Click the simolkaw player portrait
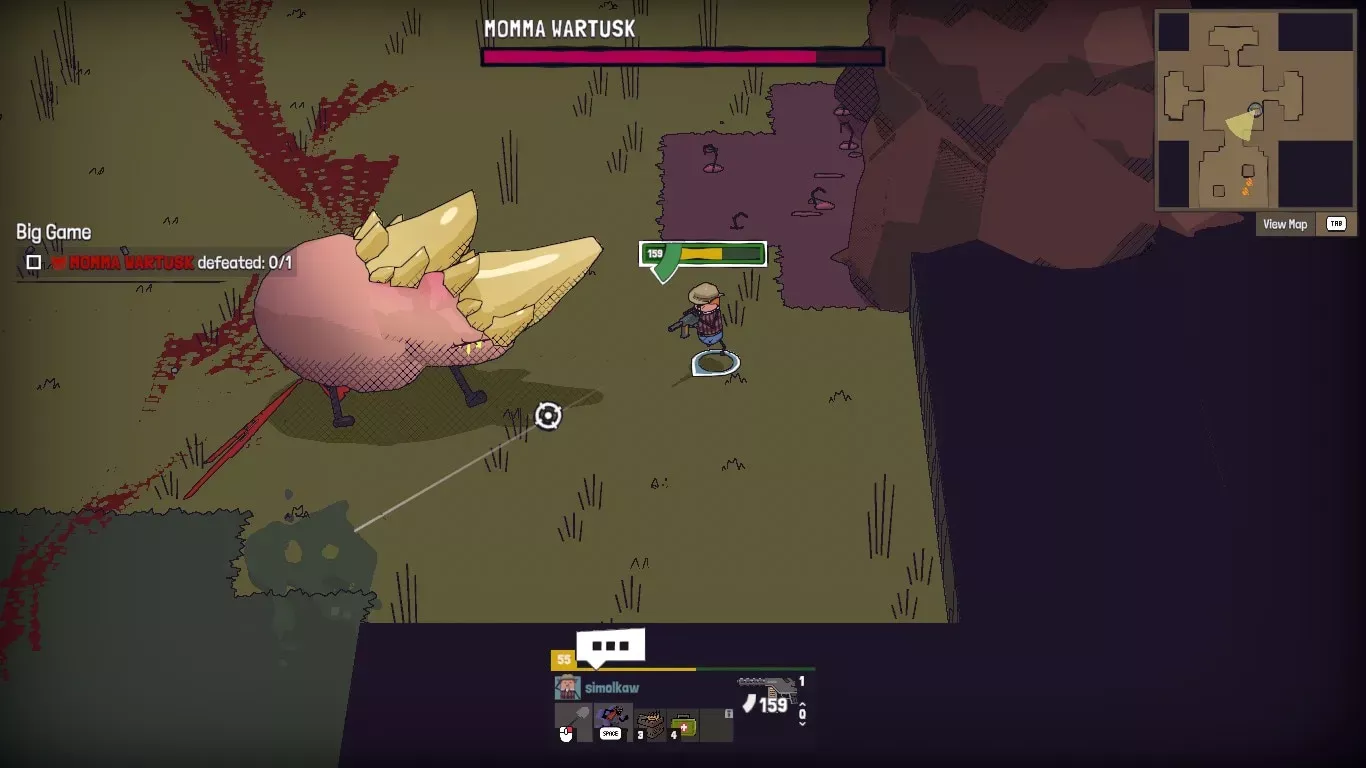The width and height of the screenshot is (1366, 768). 567,688
